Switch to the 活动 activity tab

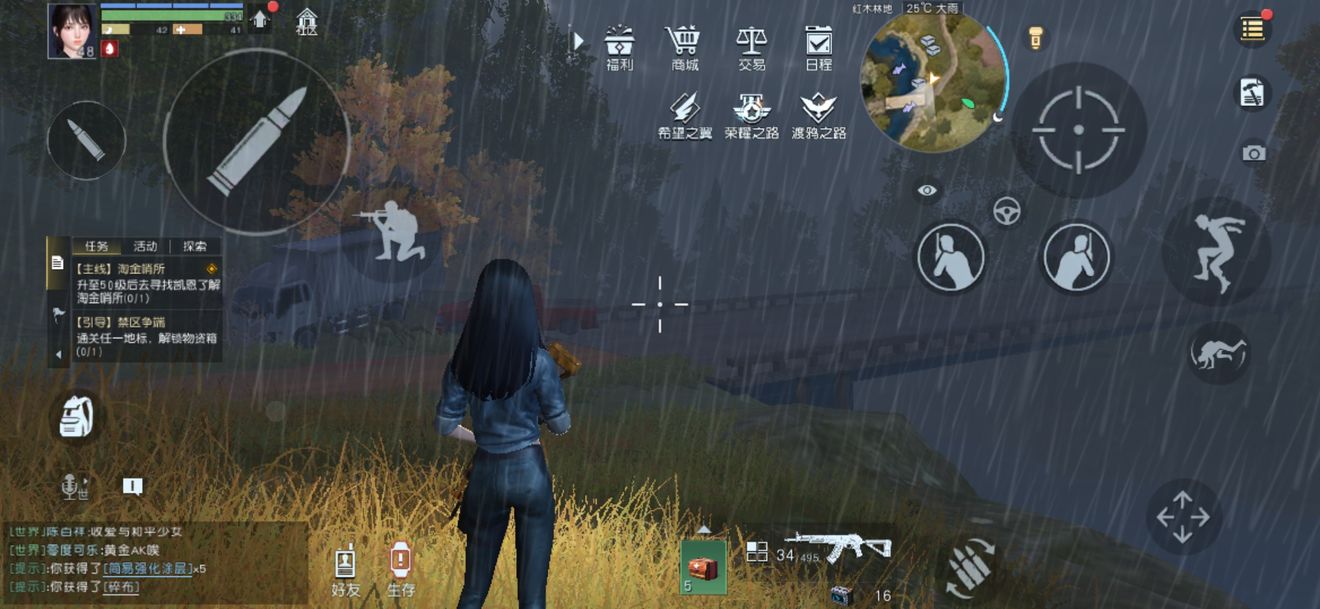pyautogui.click(x=146, y=246)
